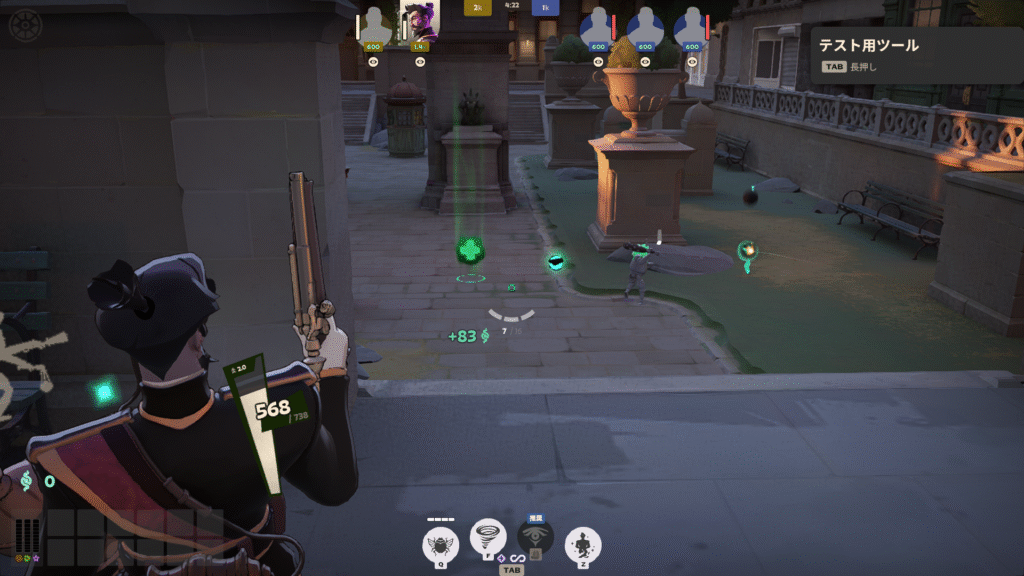Image resolution: width=1024 pixels, height=576 pixels.
Task: Select the amber team silhouette portrait
Action: pyautogui.click(x=374, y=24)
